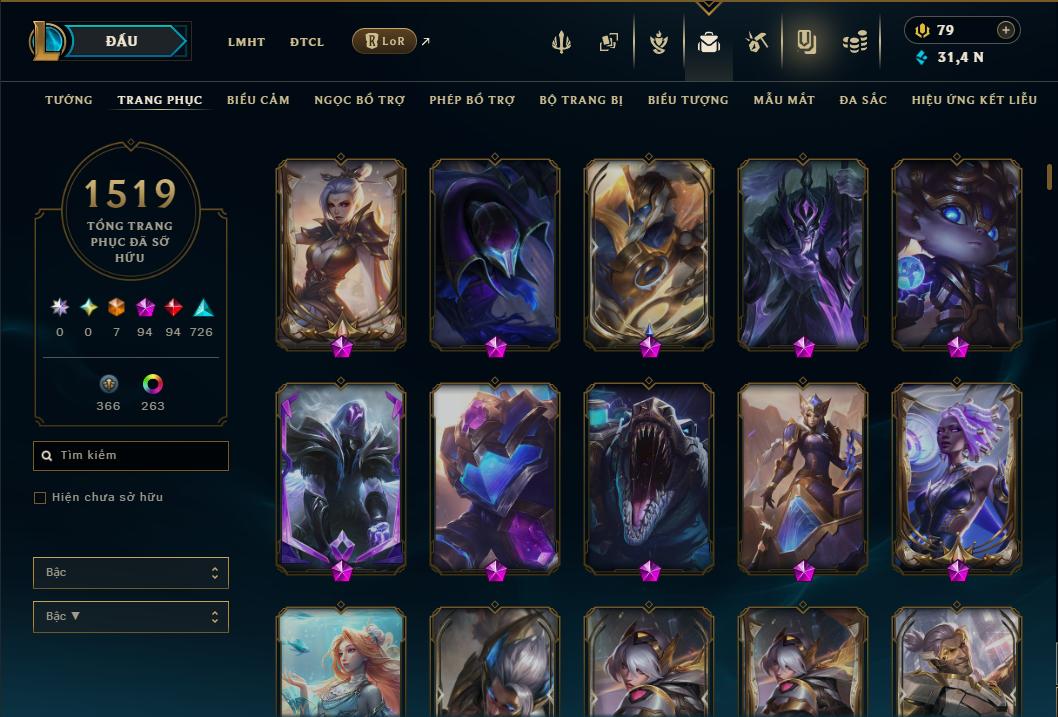Click the ĐẤU play button
This screenshot has height=717, width=1058.
coord(122,41)
